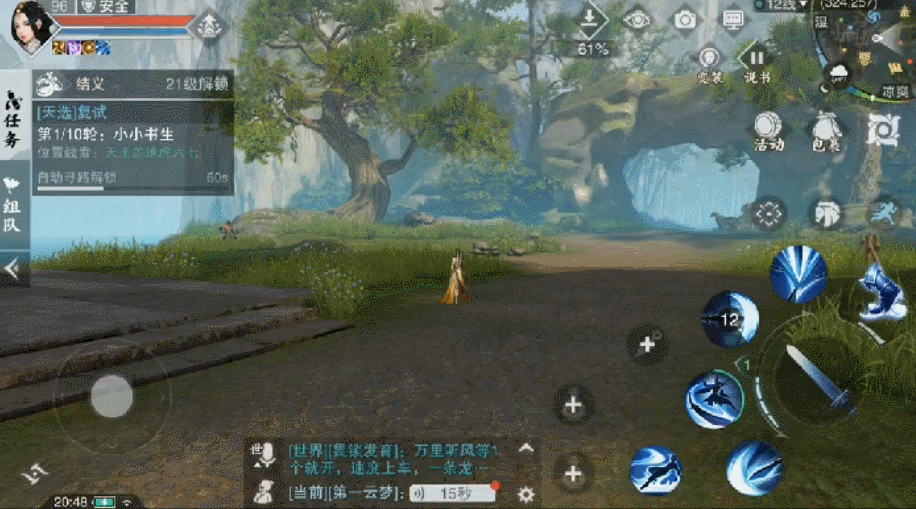Collapse the side panel with left arrow

pyautogui.click(x=12, y=268)
